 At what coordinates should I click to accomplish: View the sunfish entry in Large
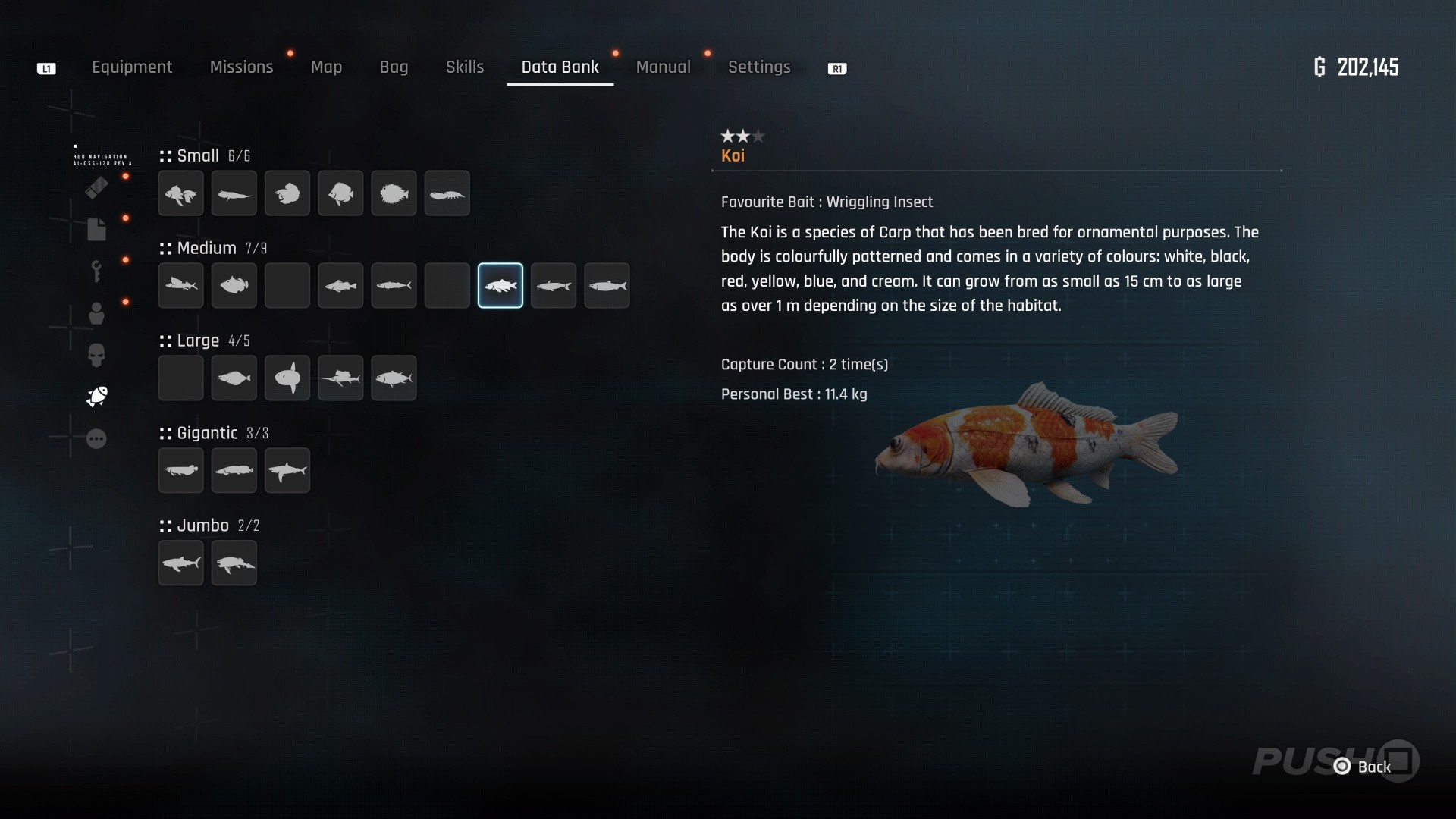[x=287, y=378]
